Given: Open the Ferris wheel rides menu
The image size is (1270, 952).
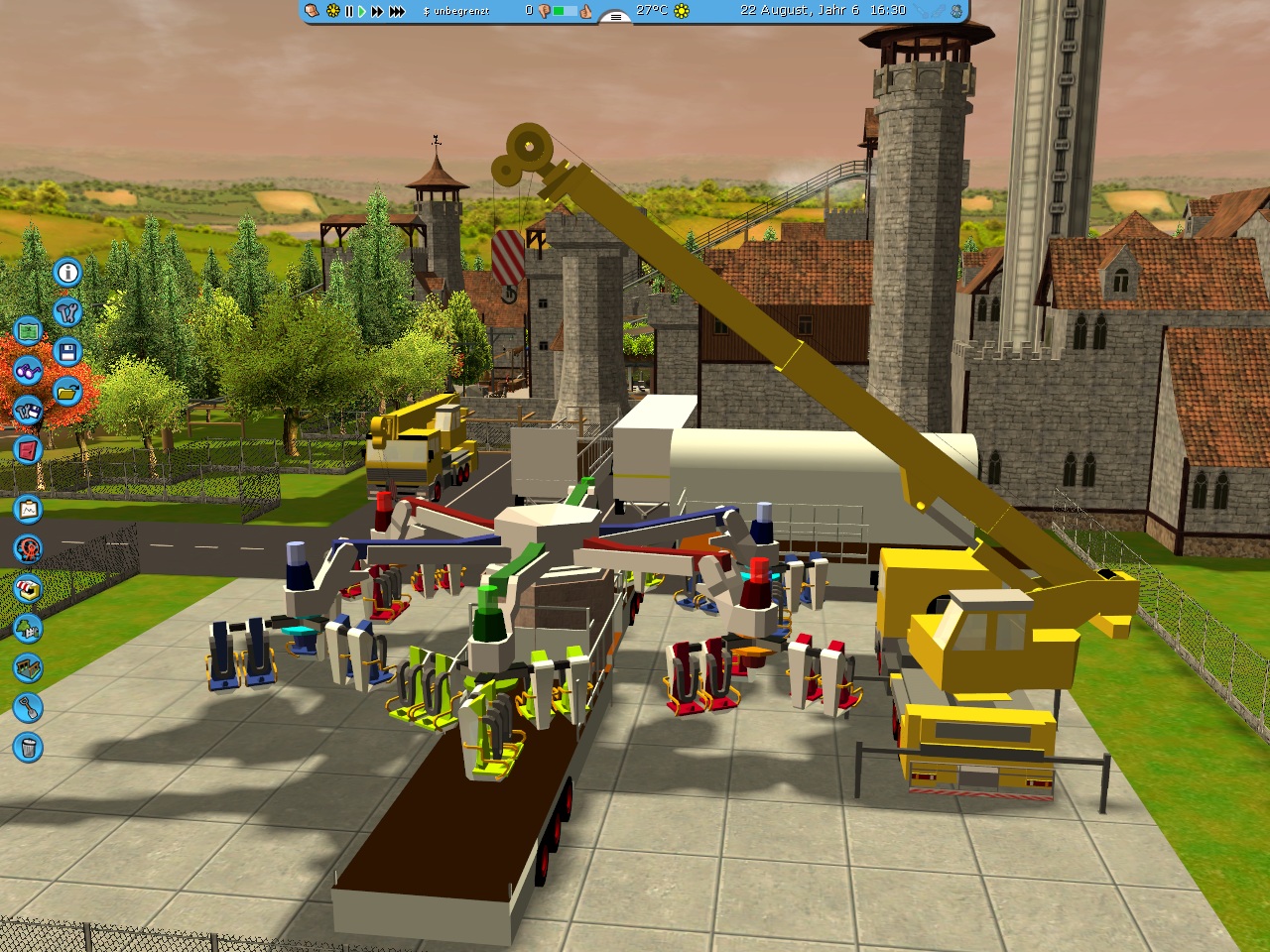Looking at the screenshot, I should coord(28,548).
